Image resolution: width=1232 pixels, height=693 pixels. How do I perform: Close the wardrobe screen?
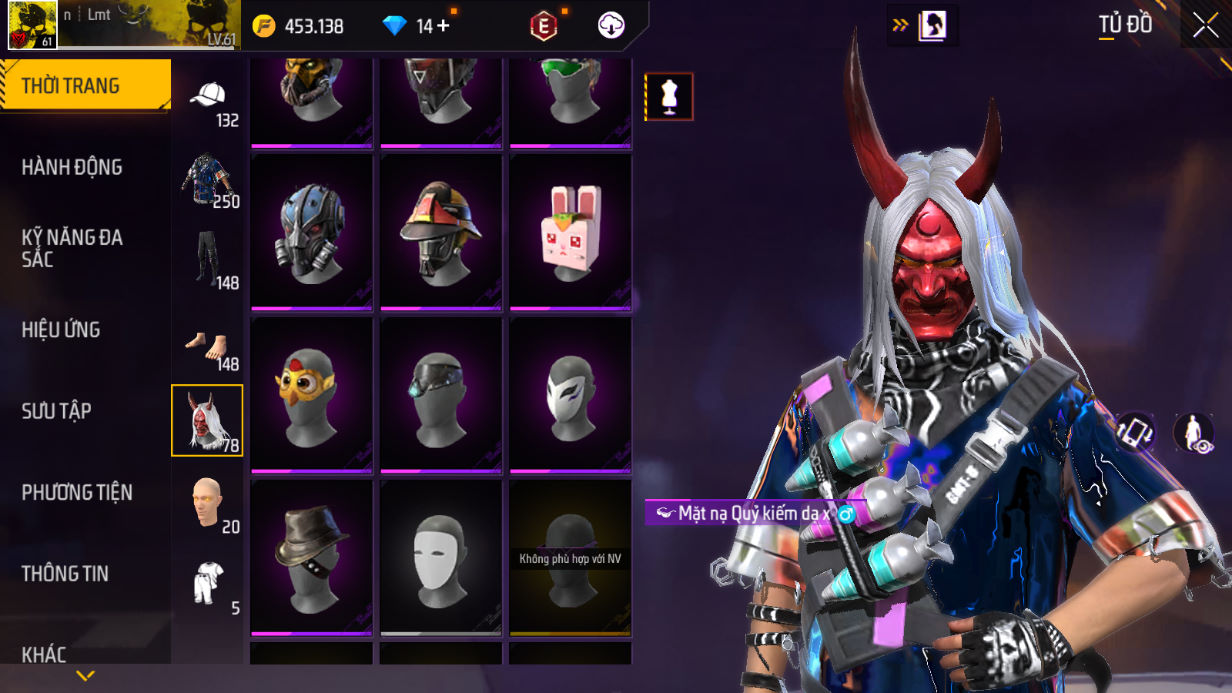pos(1204,25)
